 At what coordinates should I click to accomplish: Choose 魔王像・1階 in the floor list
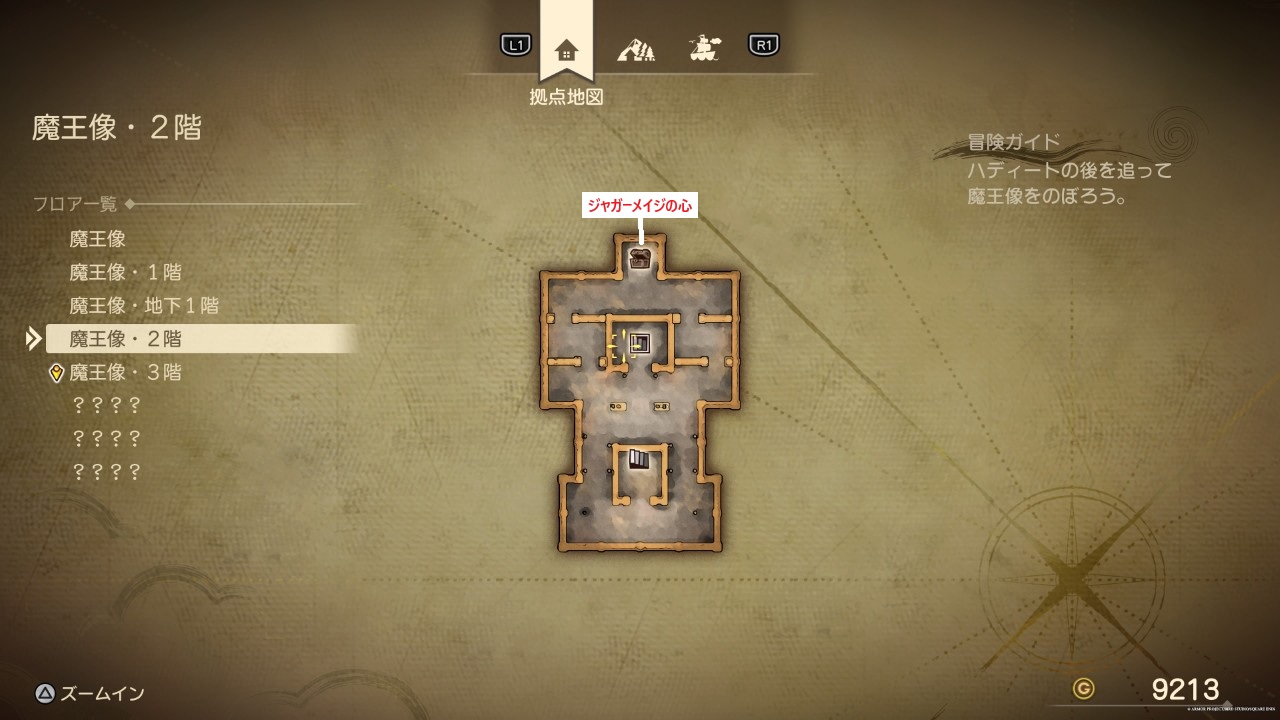[125, 272]
